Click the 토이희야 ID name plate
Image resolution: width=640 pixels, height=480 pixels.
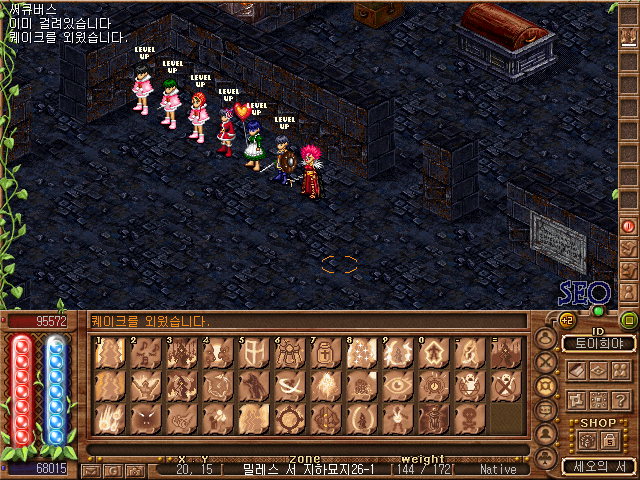pos(598,343)
